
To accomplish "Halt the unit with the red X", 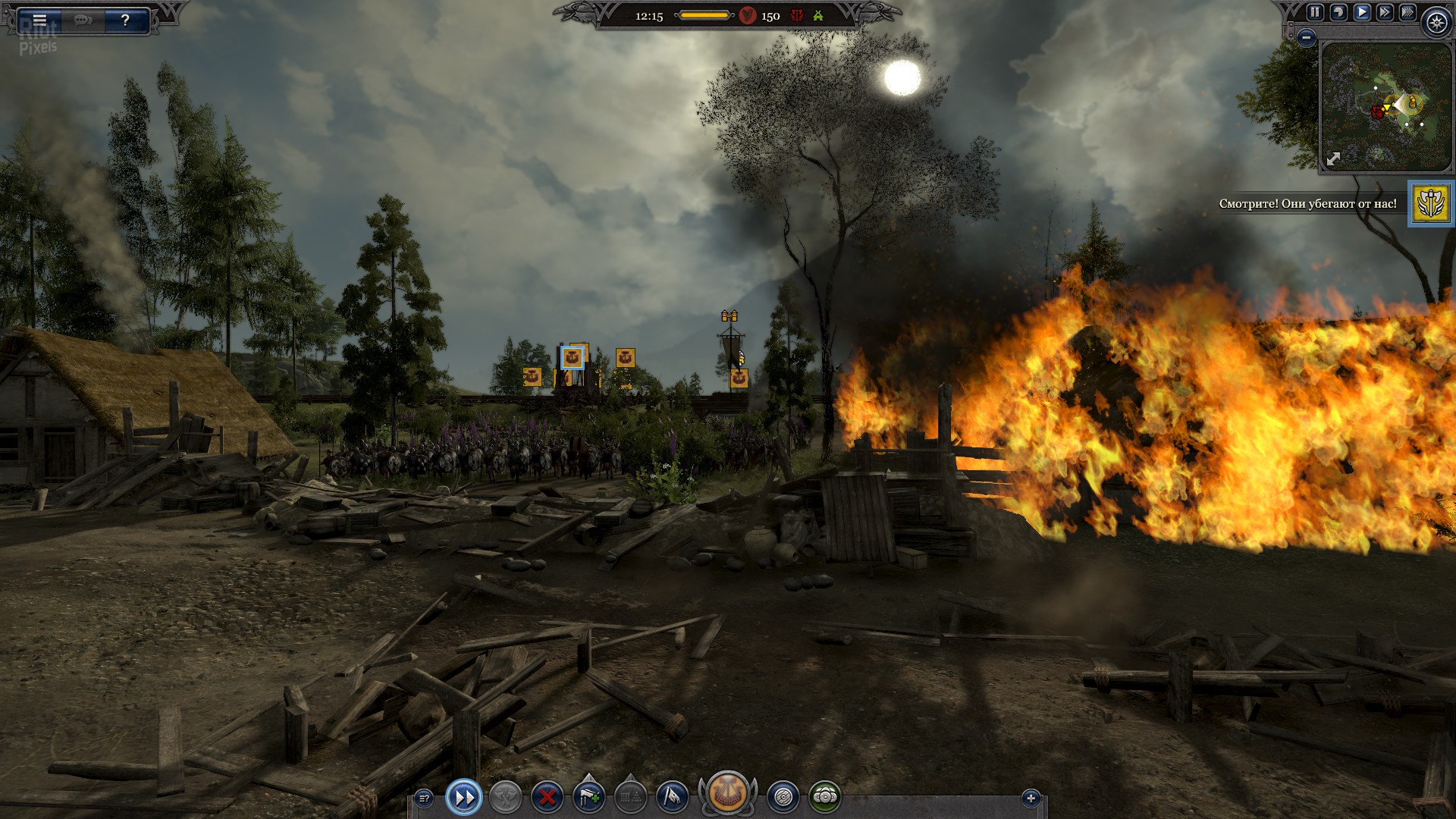I will (x=547, y=797).
